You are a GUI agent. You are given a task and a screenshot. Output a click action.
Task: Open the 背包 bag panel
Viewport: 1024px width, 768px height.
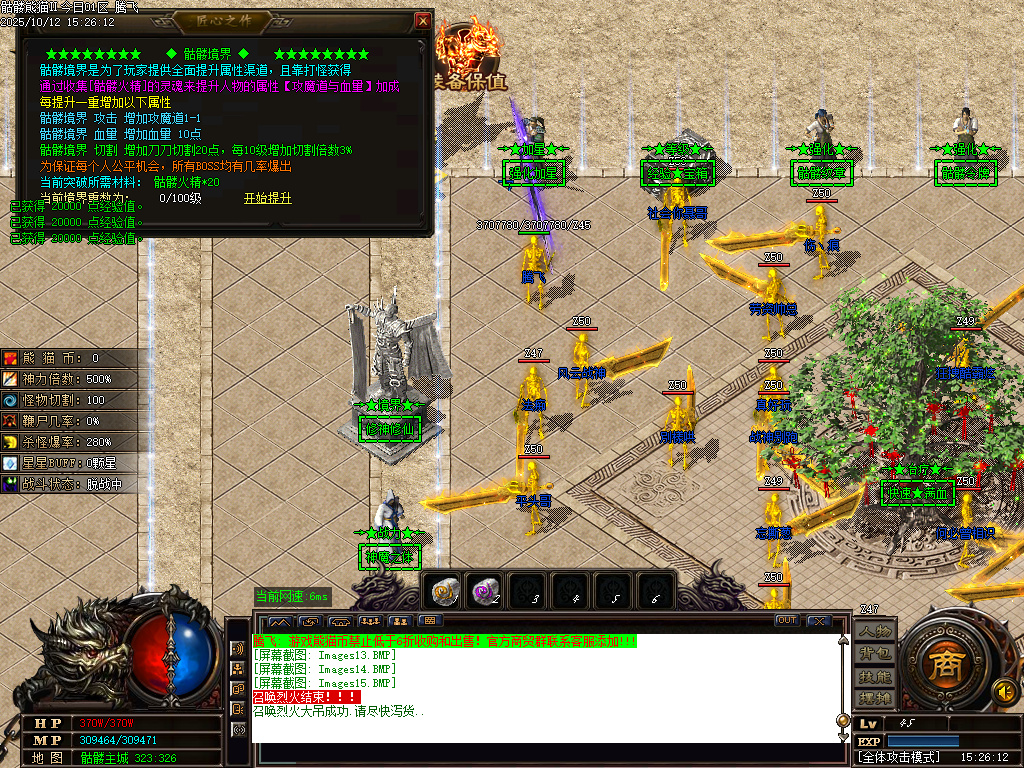pos(874,653)
